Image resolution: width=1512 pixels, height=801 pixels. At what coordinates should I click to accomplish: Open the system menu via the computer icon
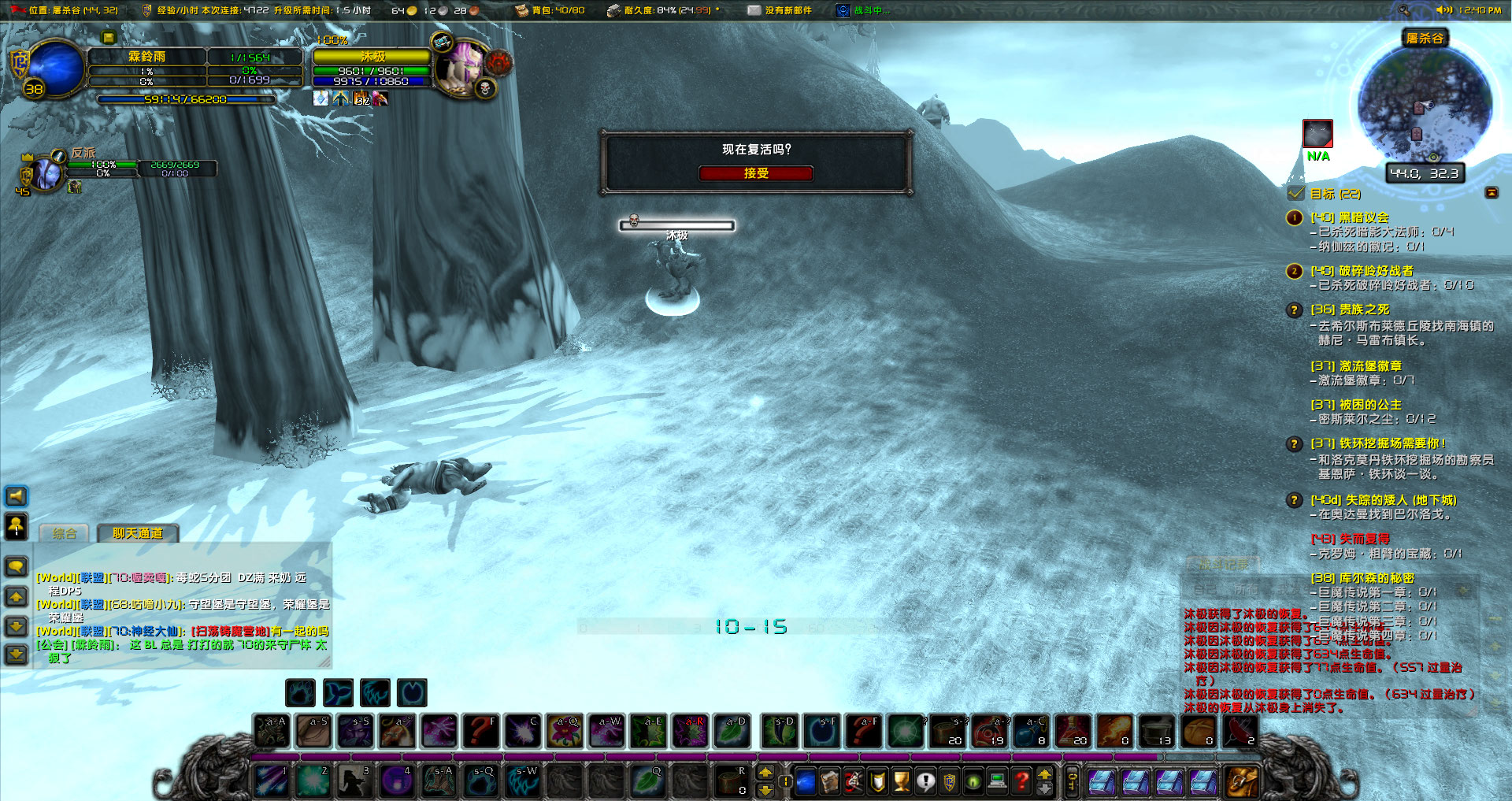(998, 783)
